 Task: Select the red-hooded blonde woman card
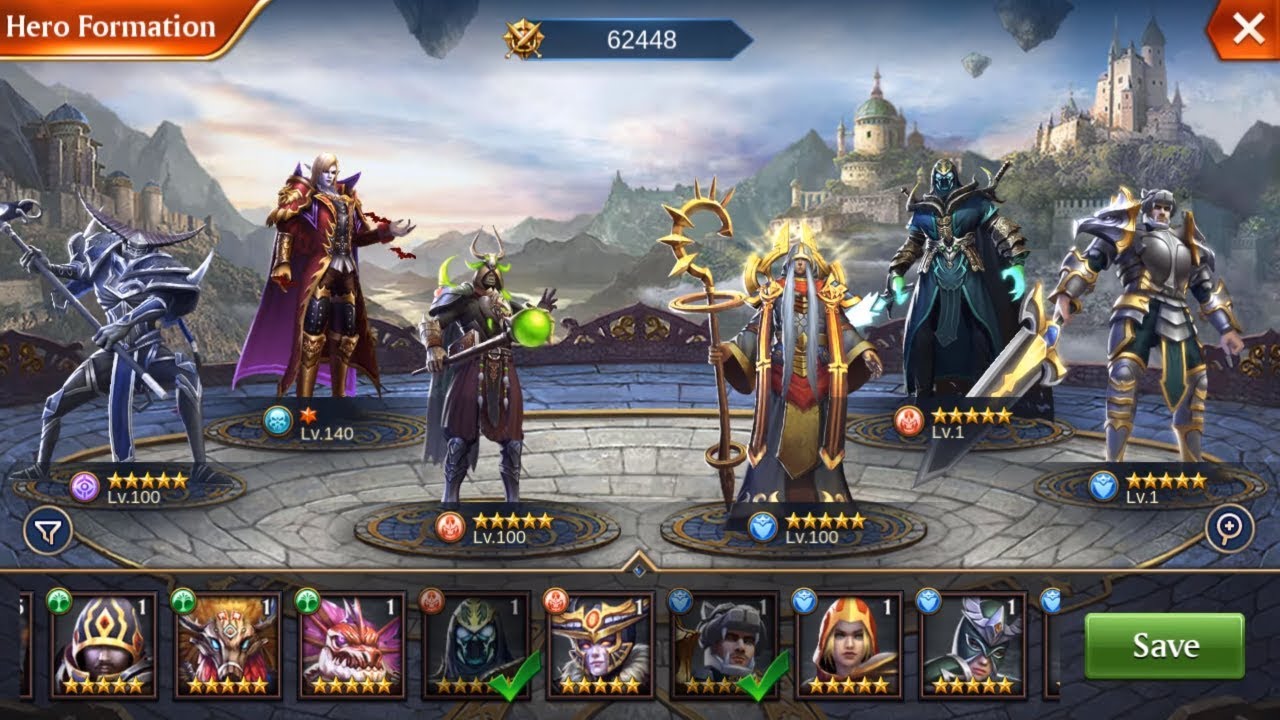coord(847,645)
